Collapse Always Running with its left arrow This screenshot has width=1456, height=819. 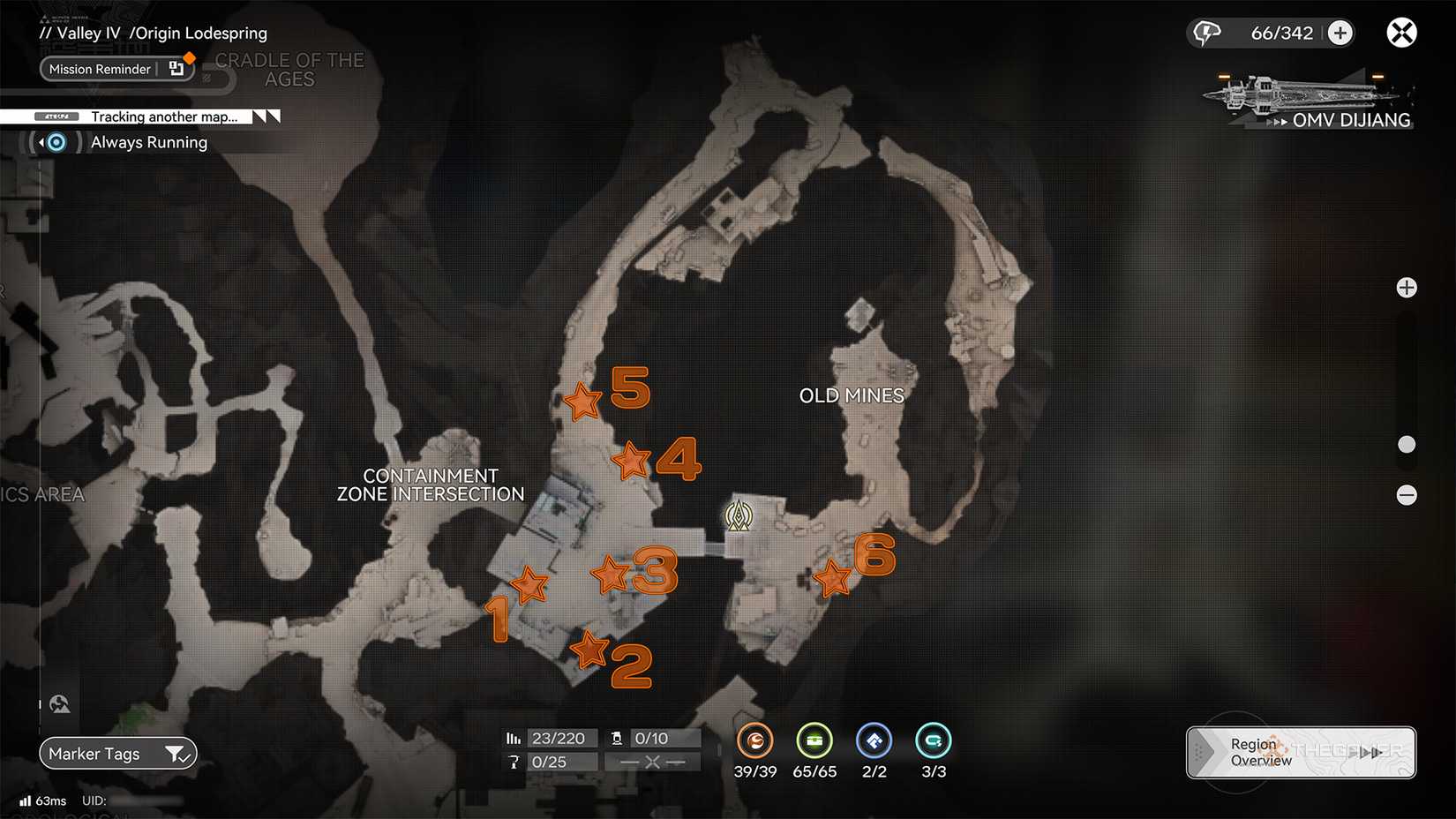tap(40, 142)
